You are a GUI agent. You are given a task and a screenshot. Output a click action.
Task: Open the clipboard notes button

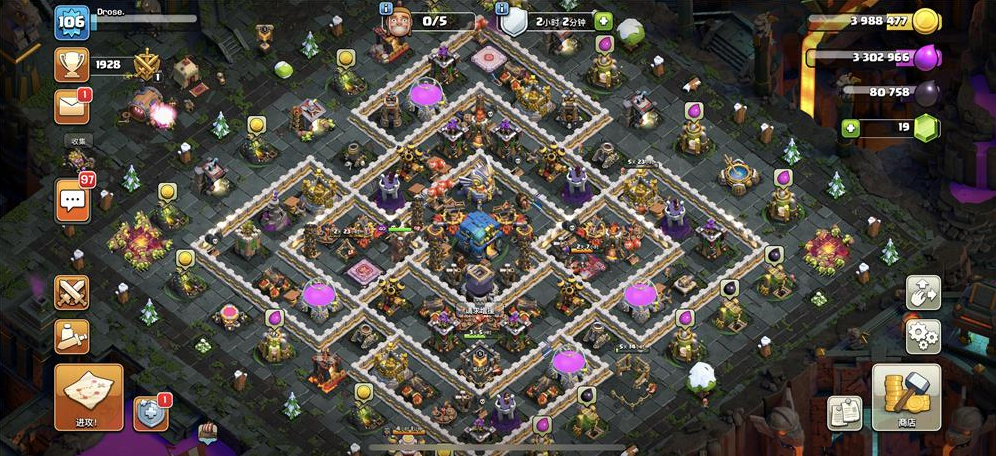pyautogui.click(x=844, y=412)
